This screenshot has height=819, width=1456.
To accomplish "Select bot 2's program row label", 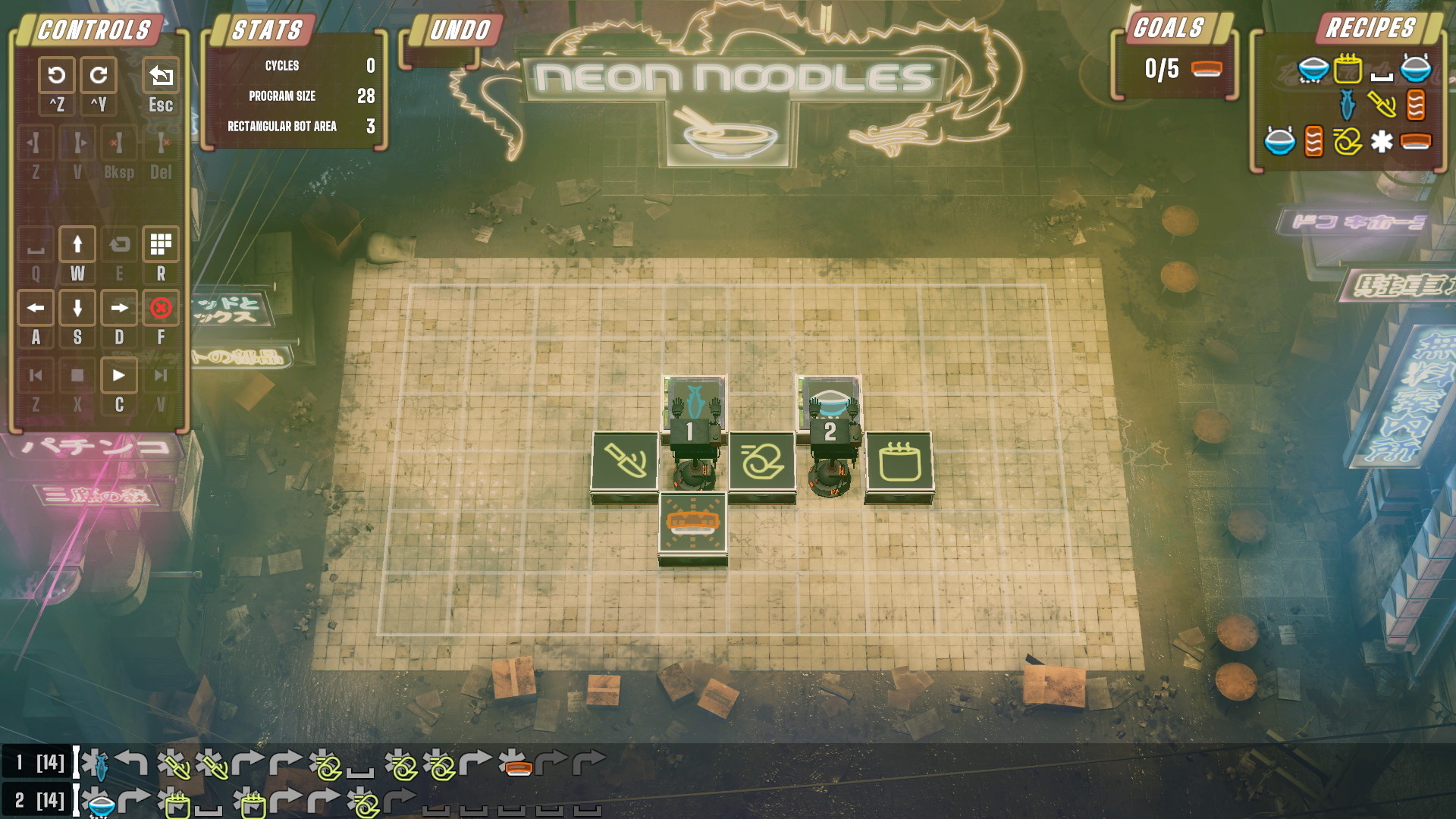I will pyautogui.click(x=39, y=800).
